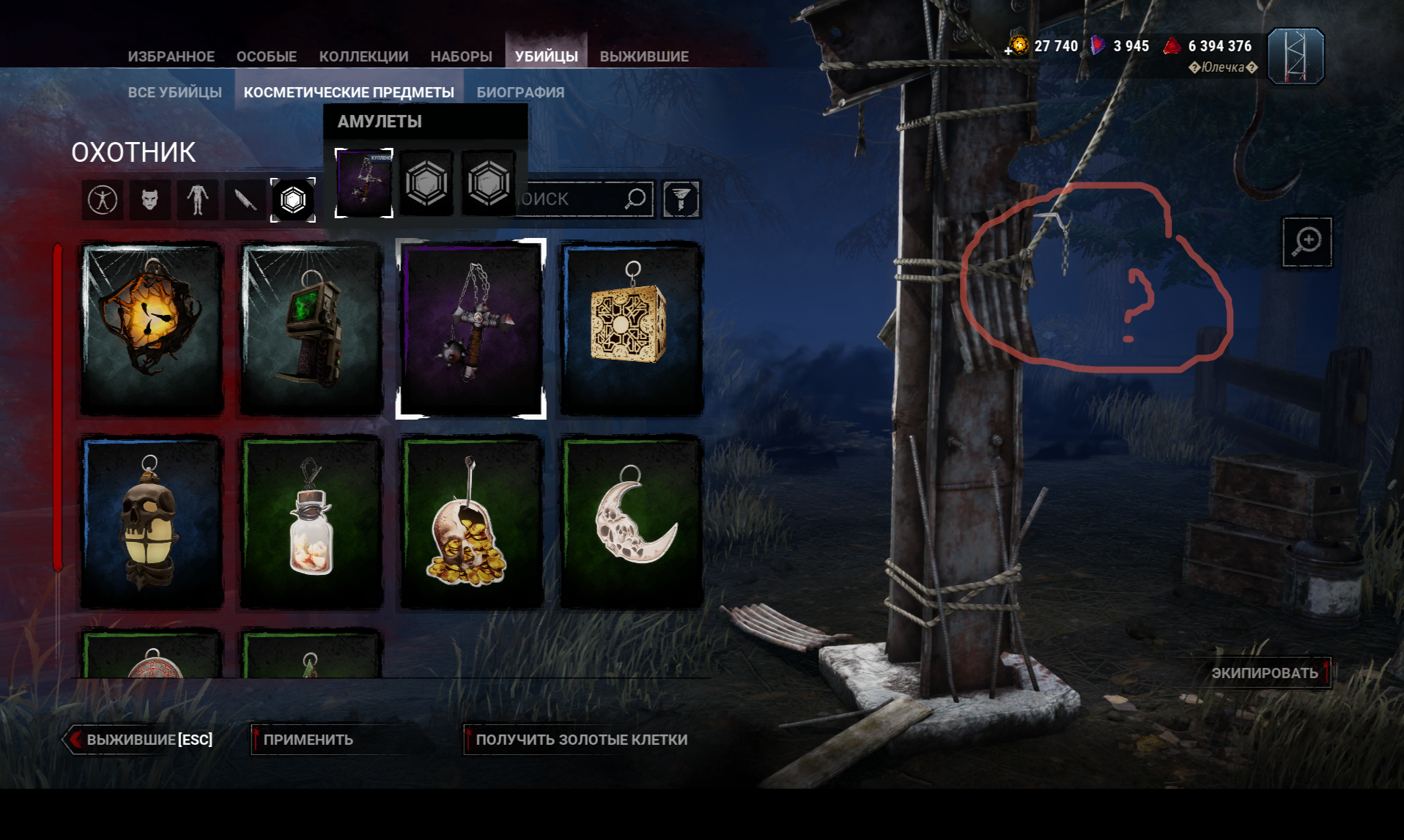Select the skull lantern charm
The width and height of the screenshot is (1404, 840).
[x=152, y=521]
